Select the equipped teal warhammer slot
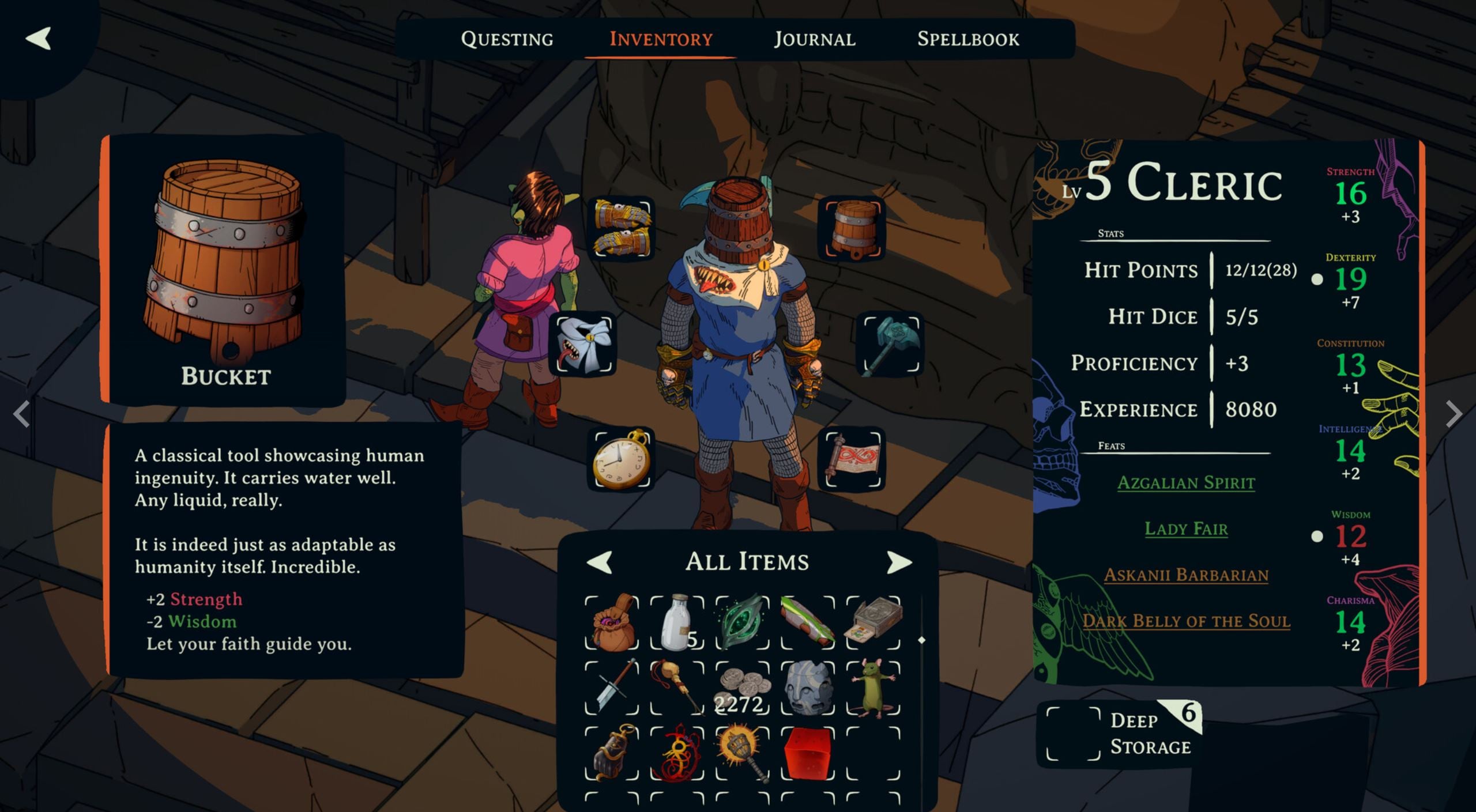The image size is (1476, 812). (891, 344)
